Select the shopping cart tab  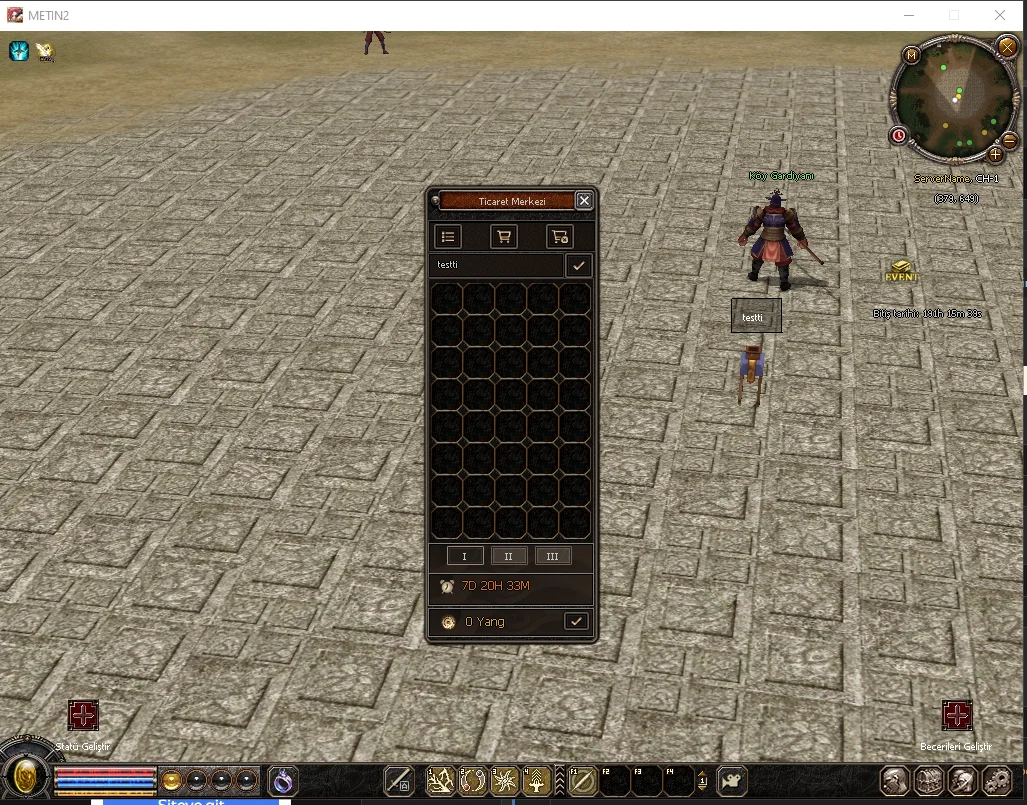pyautogui.click(x=503, y=237)
